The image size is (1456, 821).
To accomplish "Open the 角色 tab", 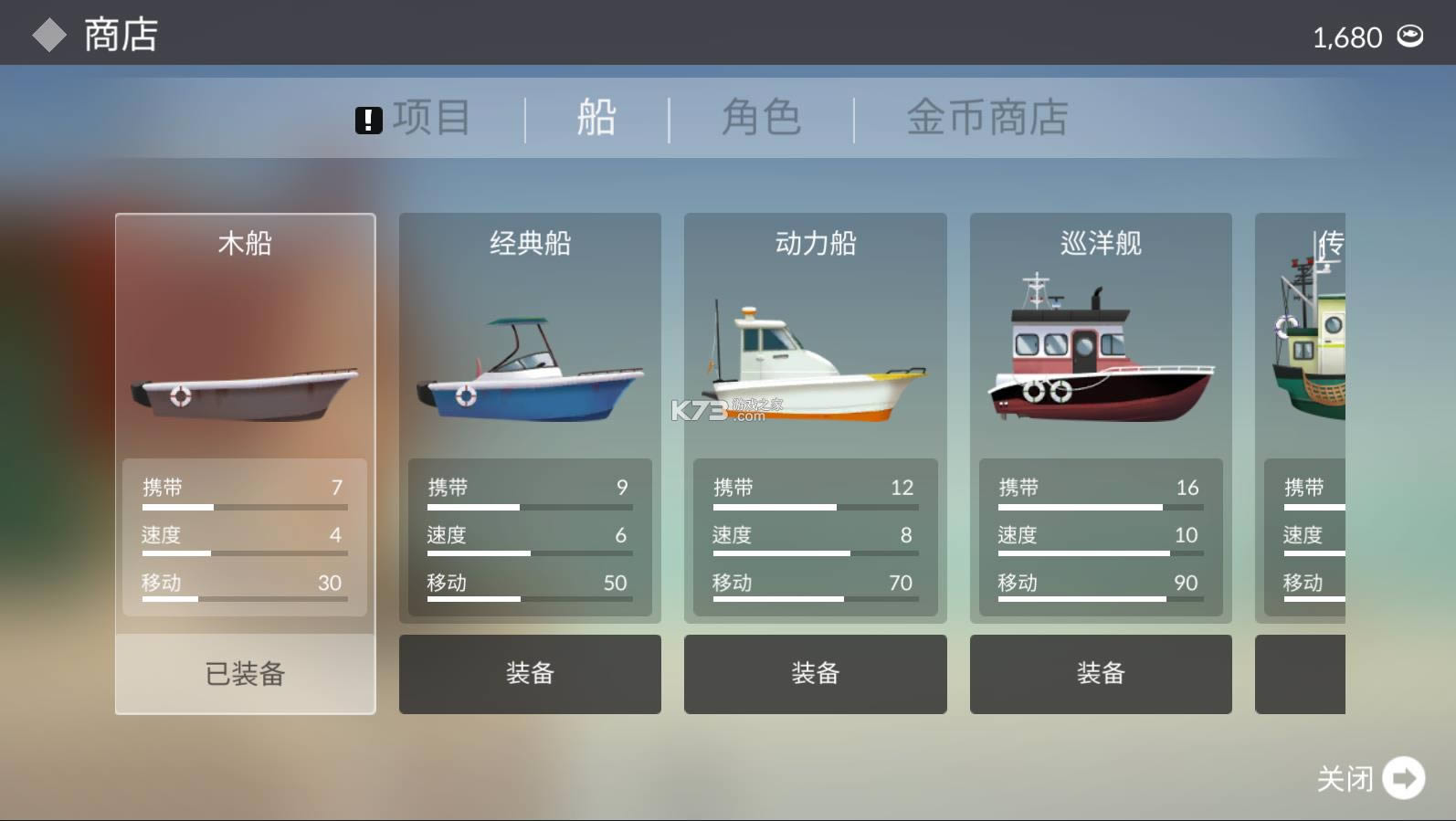I will tap(762, 117).
